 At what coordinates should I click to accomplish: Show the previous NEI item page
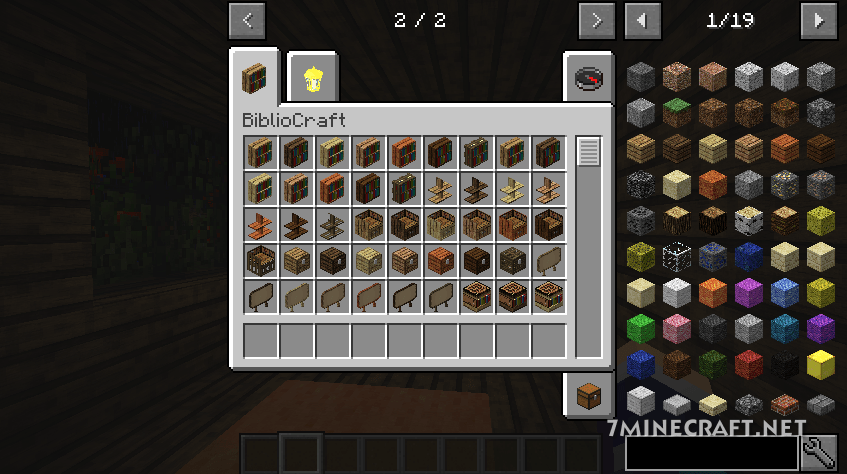(642, 19)
